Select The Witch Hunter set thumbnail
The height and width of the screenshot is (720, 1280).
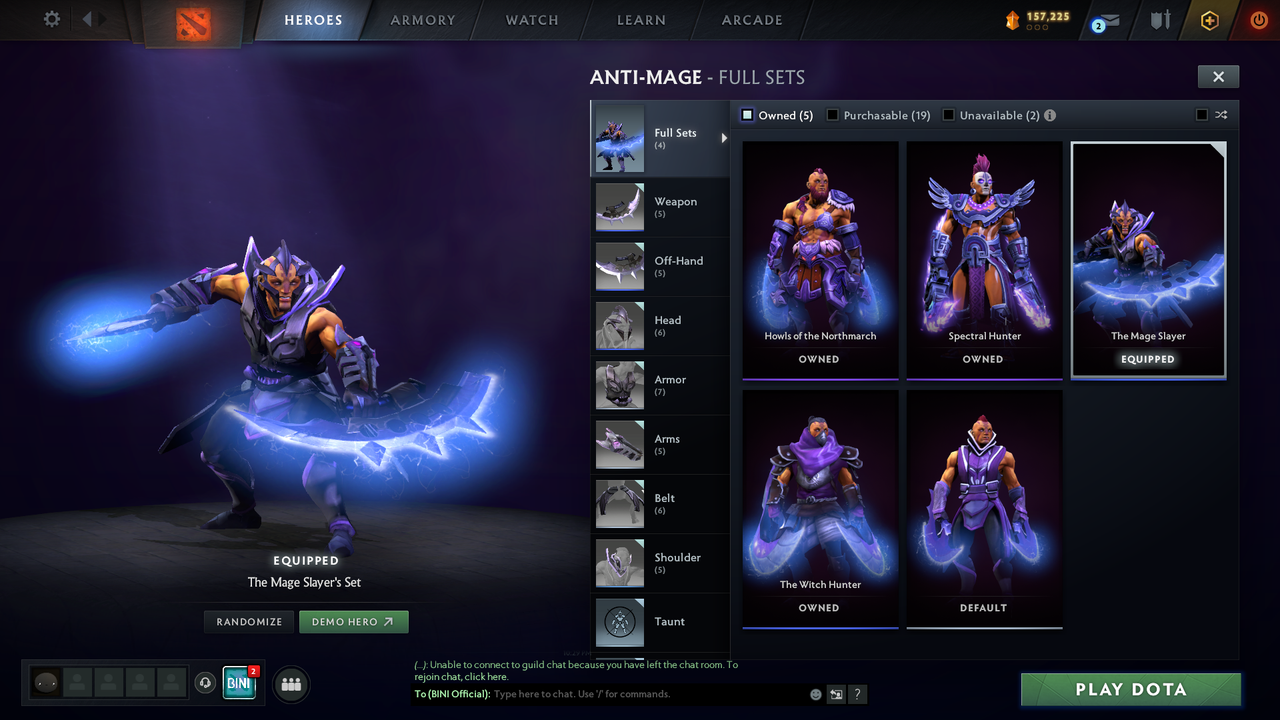click(x=819, y=505)
